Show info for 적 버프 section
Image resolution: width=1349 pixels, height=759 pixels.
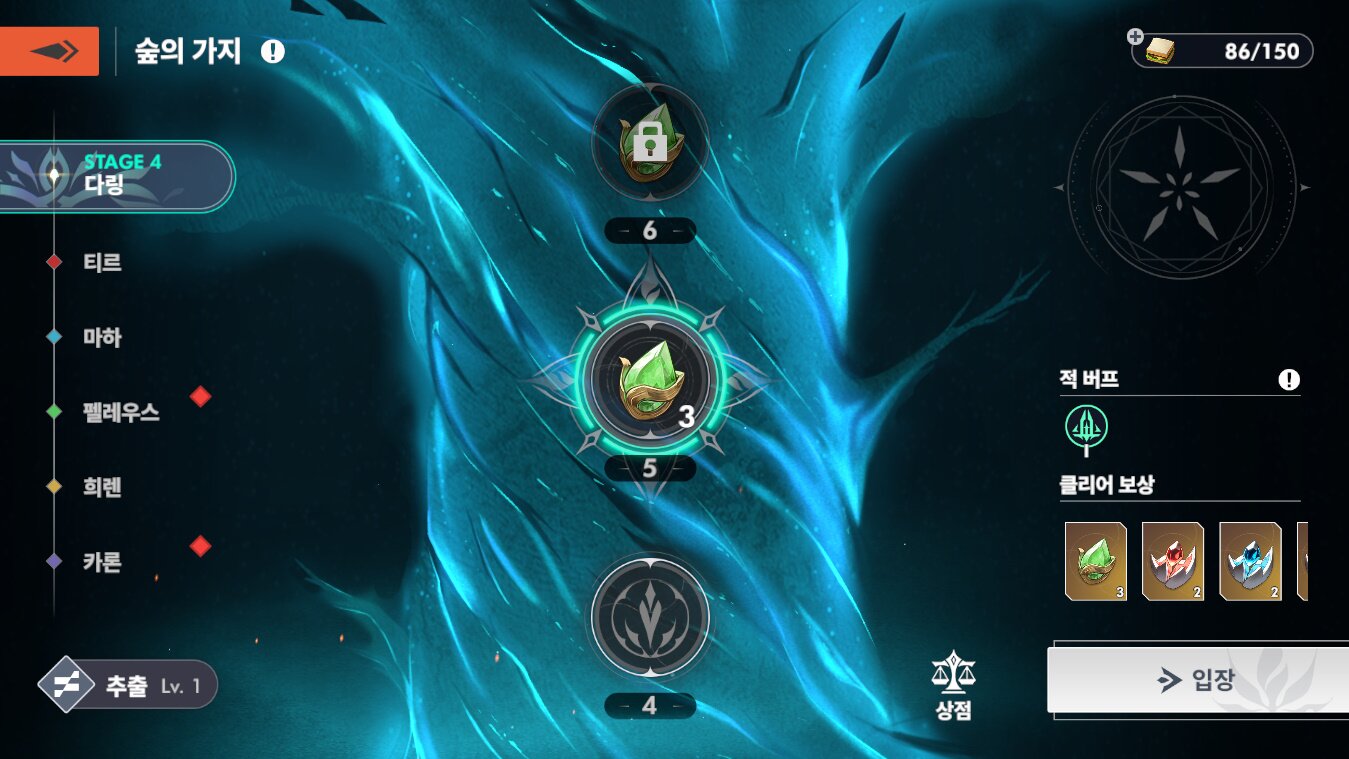(x=1289, y=379)
